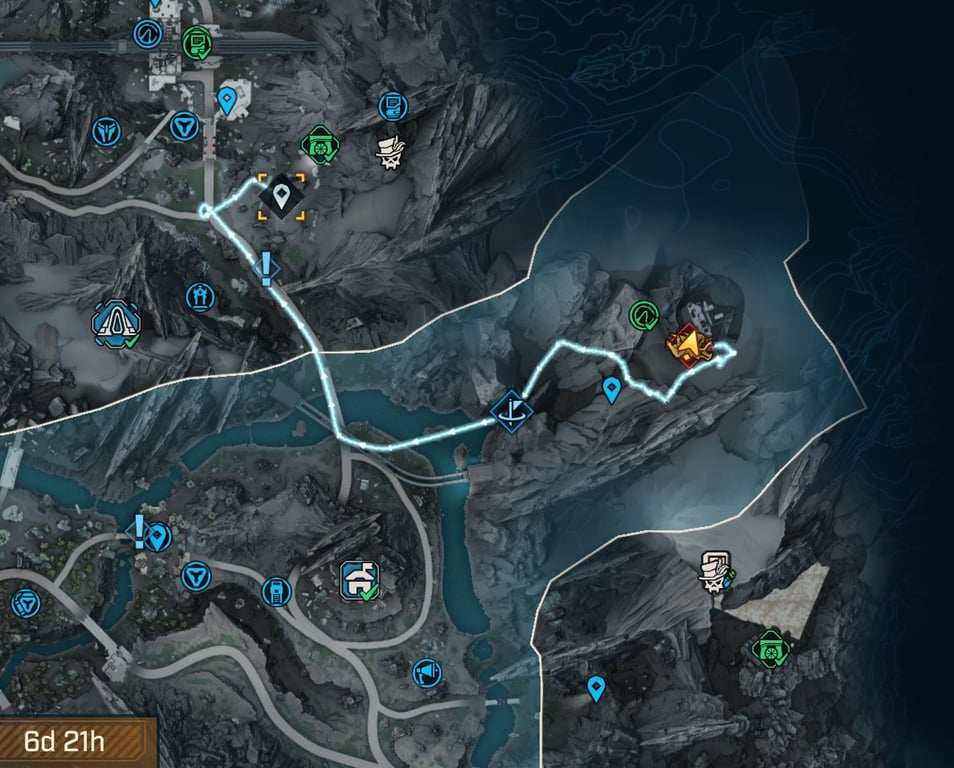
Task: Click the yellow player arrow marker
Action: point(688,346)
